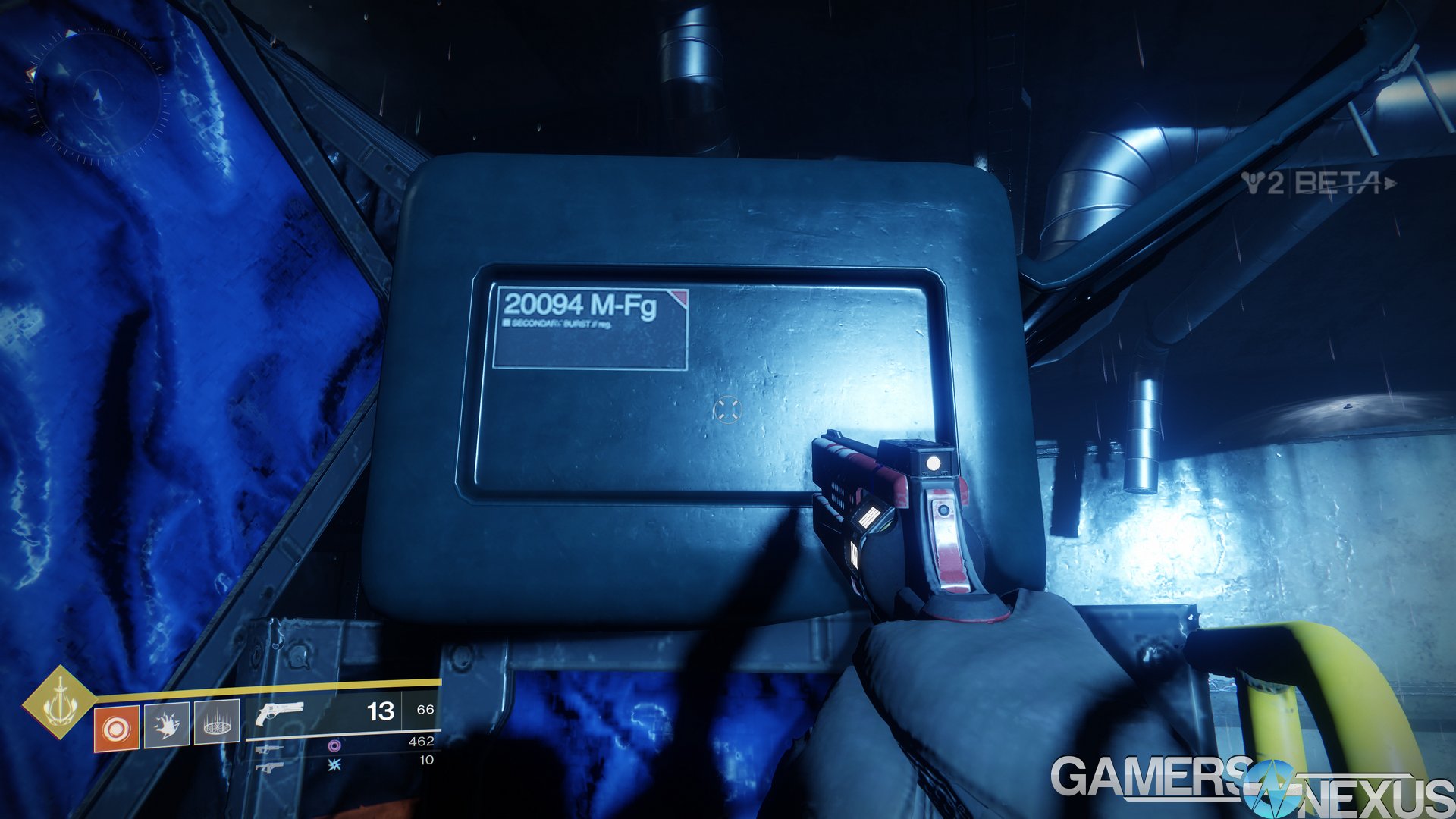Activate the golden sword super ability
Image resolution: width=1456 pixels, height=819 pixels.
click(59, 701)
